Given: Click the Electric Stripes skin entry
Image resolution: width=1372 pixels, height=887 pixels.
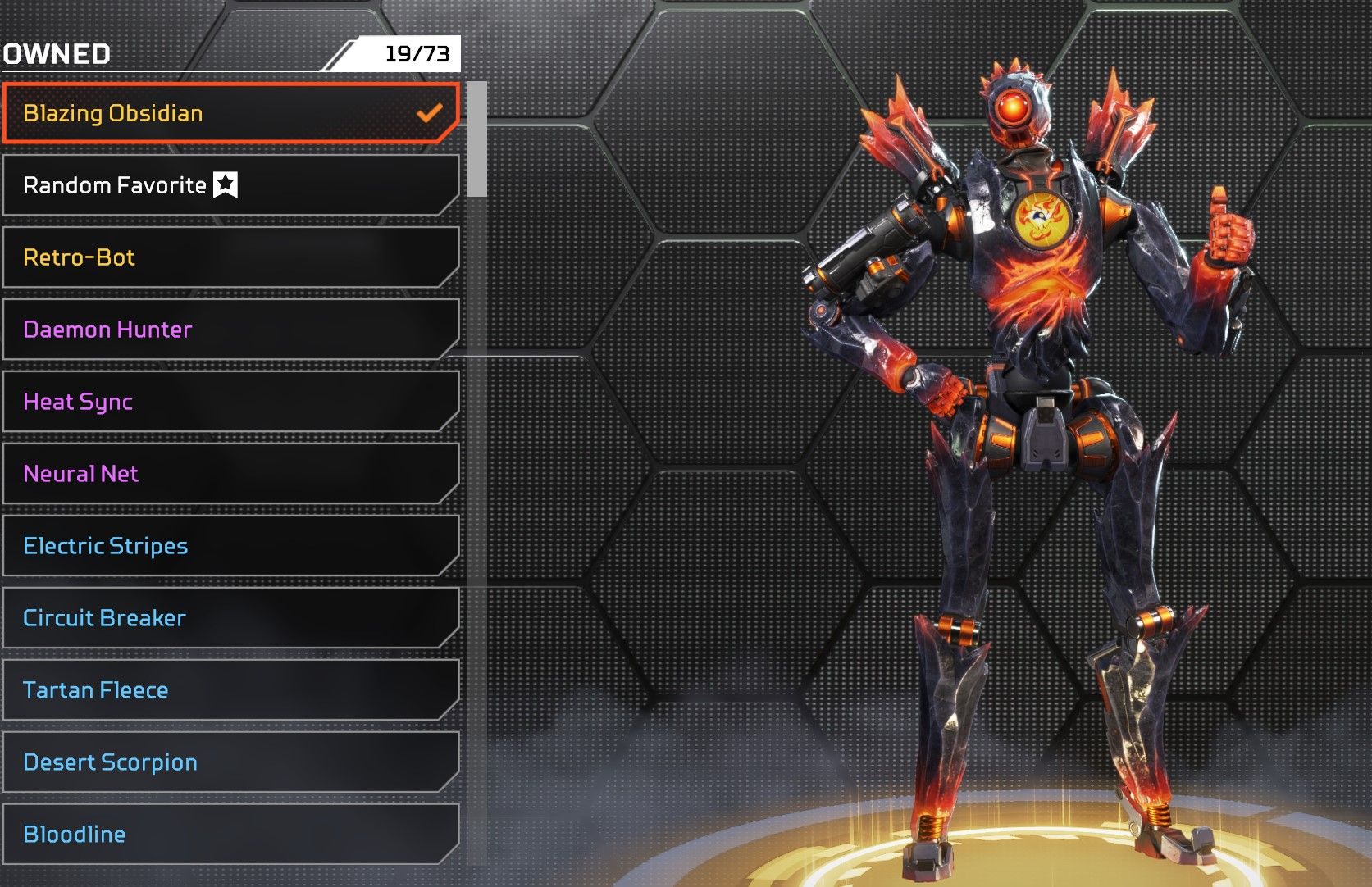Looking at the screenshot, I should pyautogui.click(x=230, y=546).
